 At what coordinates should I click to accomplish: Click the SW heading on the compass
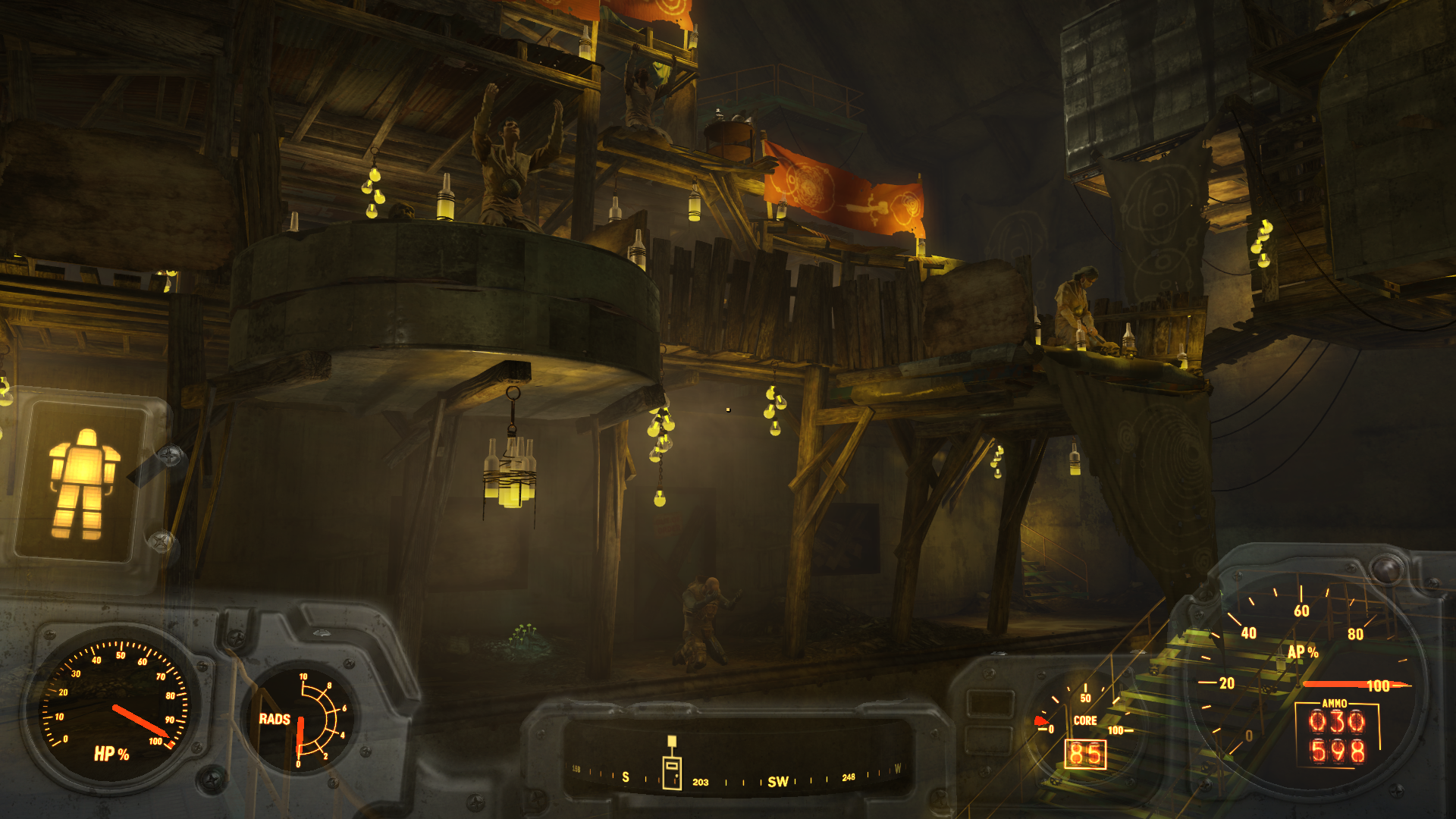(x=778, y=782)
